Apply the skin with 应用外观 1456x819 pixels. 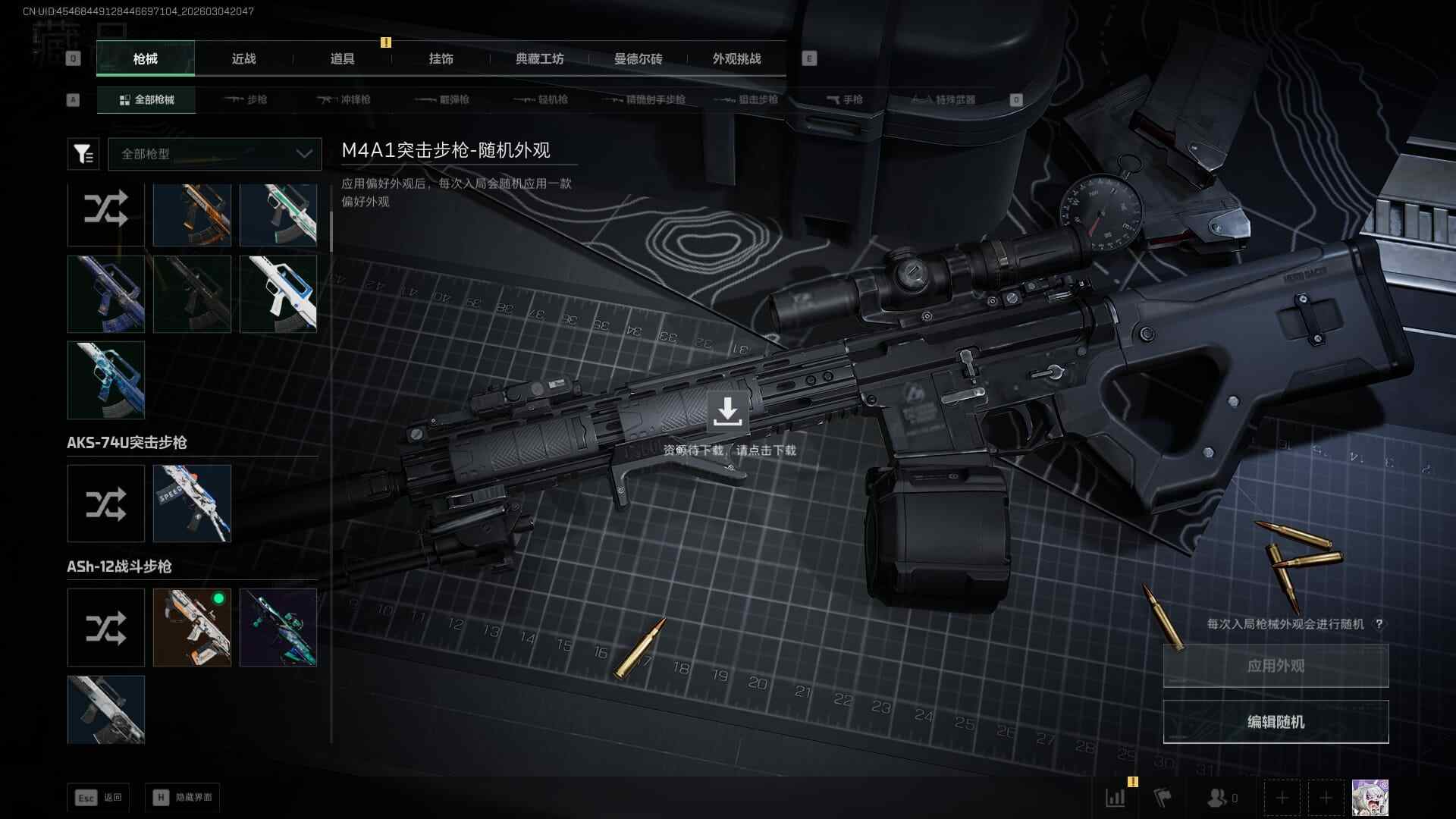[x=1276, y=666]
